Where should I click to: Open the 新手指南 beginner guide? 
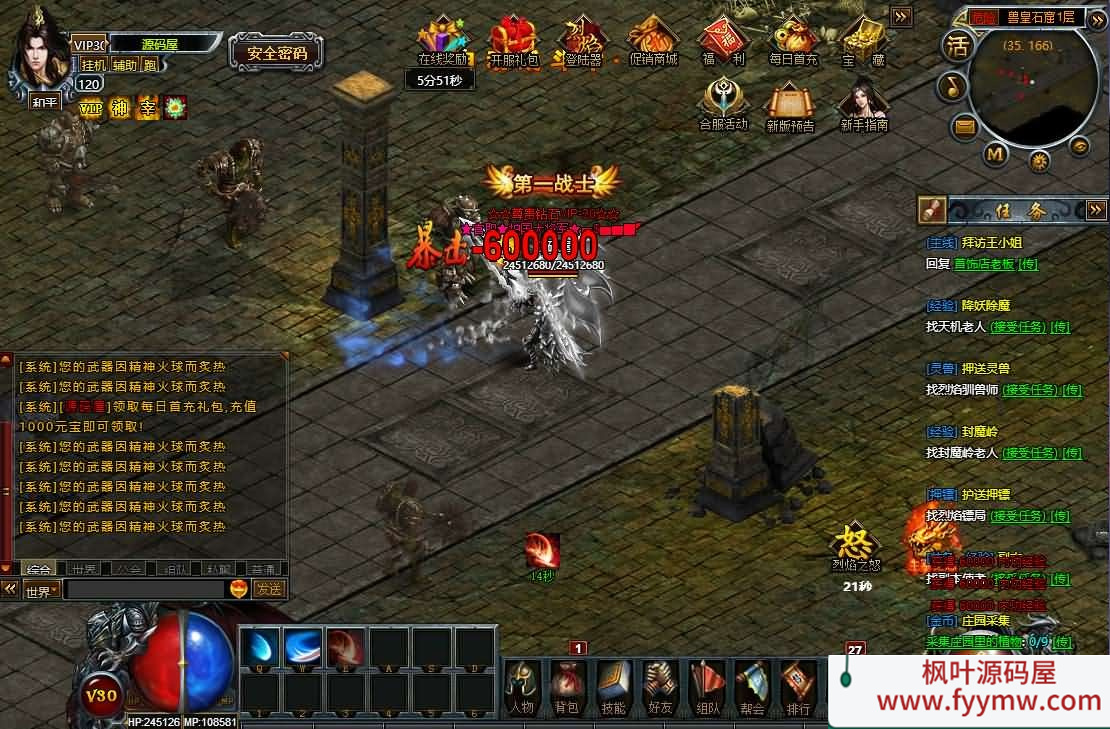864,105
